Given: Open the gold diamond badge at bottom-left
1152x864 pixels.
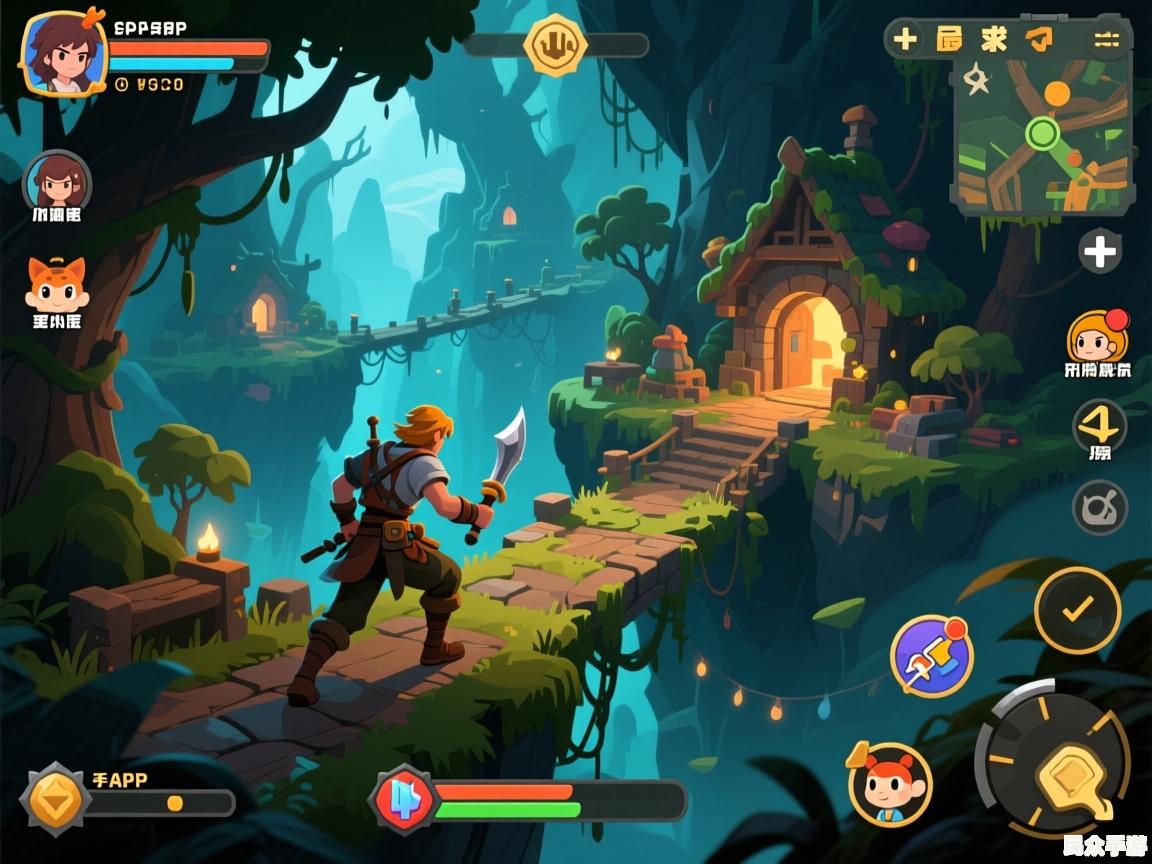Looking at the screenshot, I should 56,799.
